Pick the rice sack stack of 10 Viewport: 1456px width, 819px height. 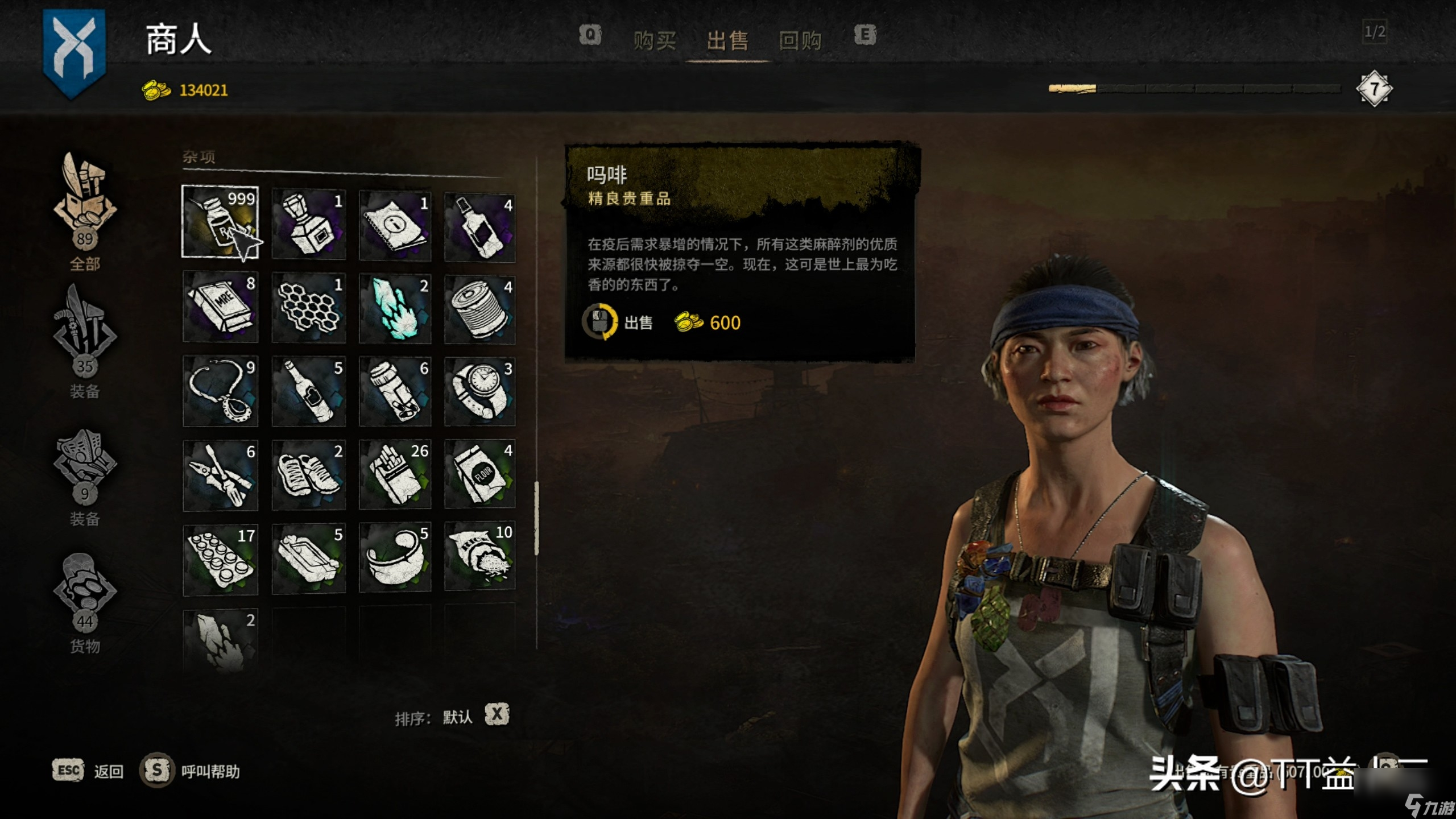pos(479,556)
